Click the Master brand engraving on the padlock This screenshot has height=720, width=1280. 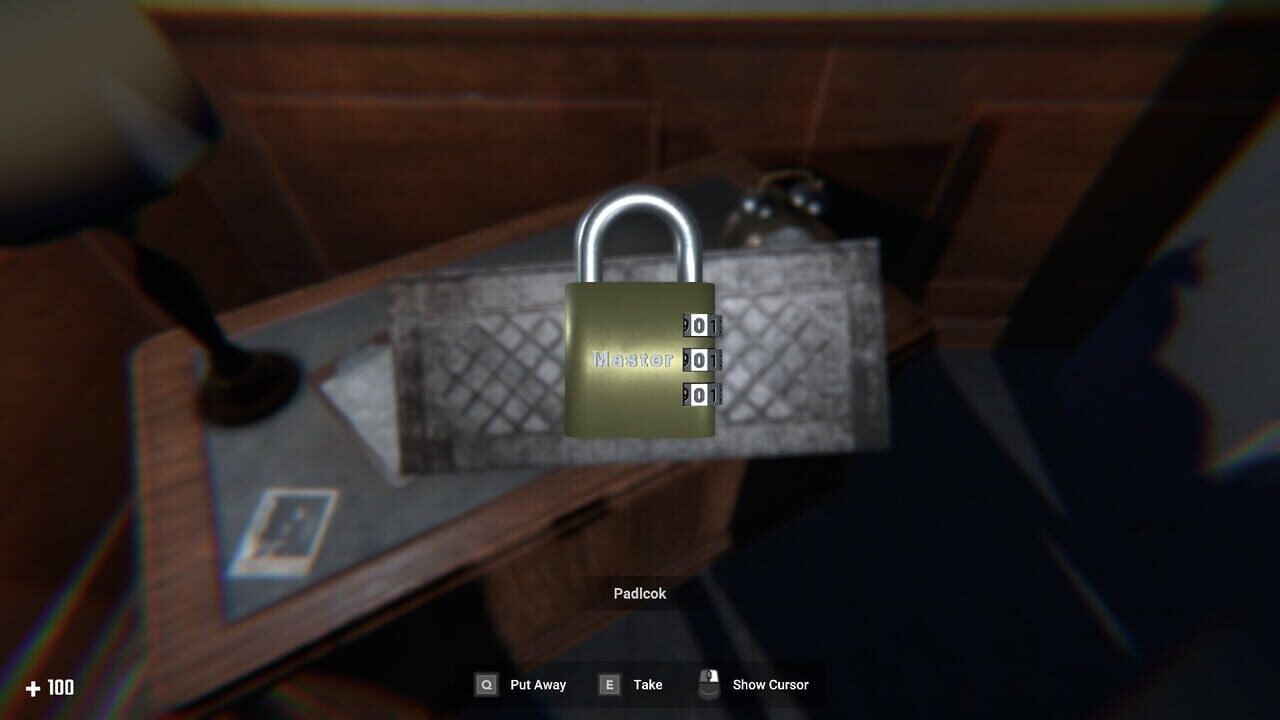click(x=632, y=358)
